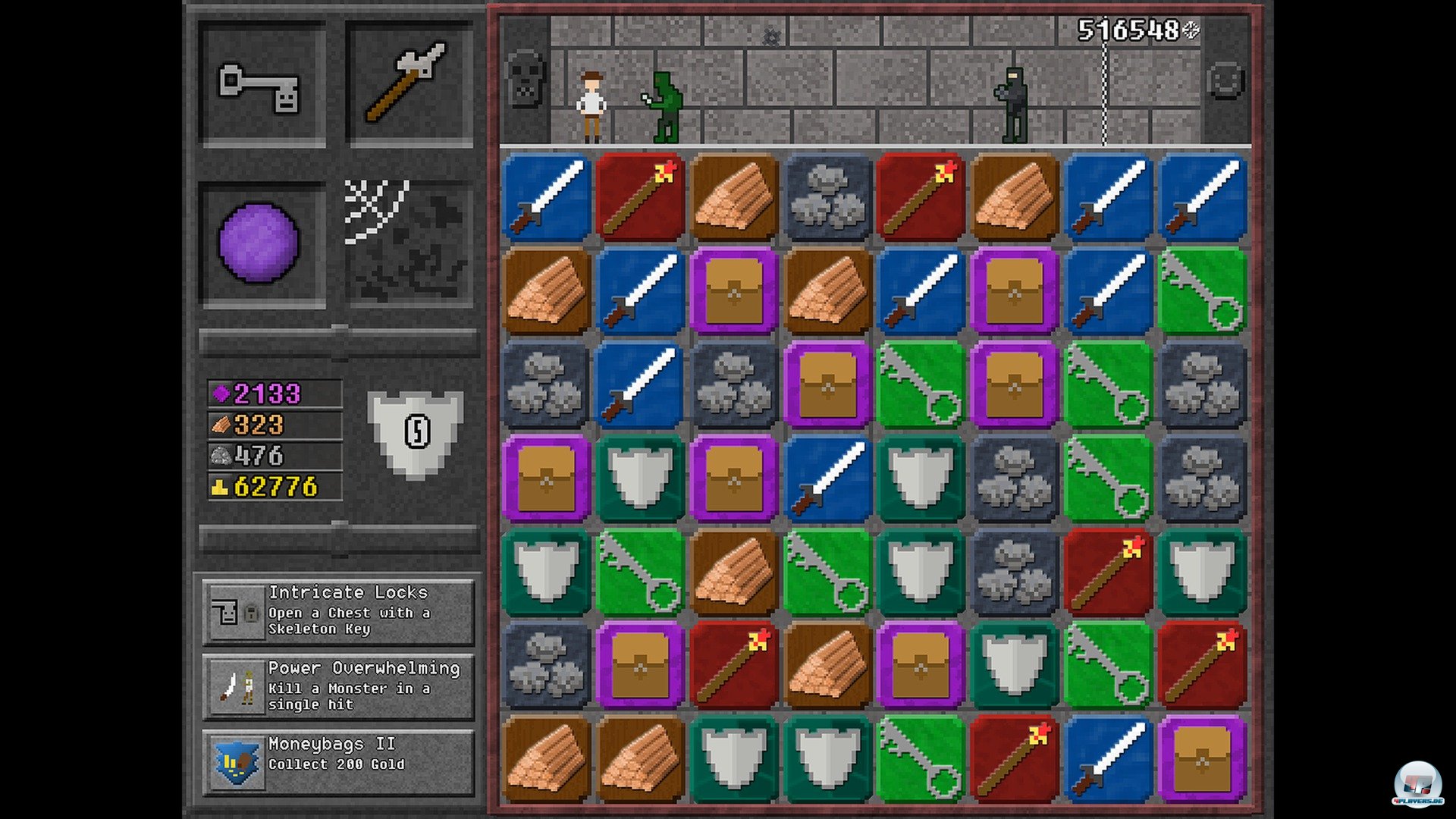
Task: Click a purple-framed treasure chest tile
Action: click(x=732, y=290)
